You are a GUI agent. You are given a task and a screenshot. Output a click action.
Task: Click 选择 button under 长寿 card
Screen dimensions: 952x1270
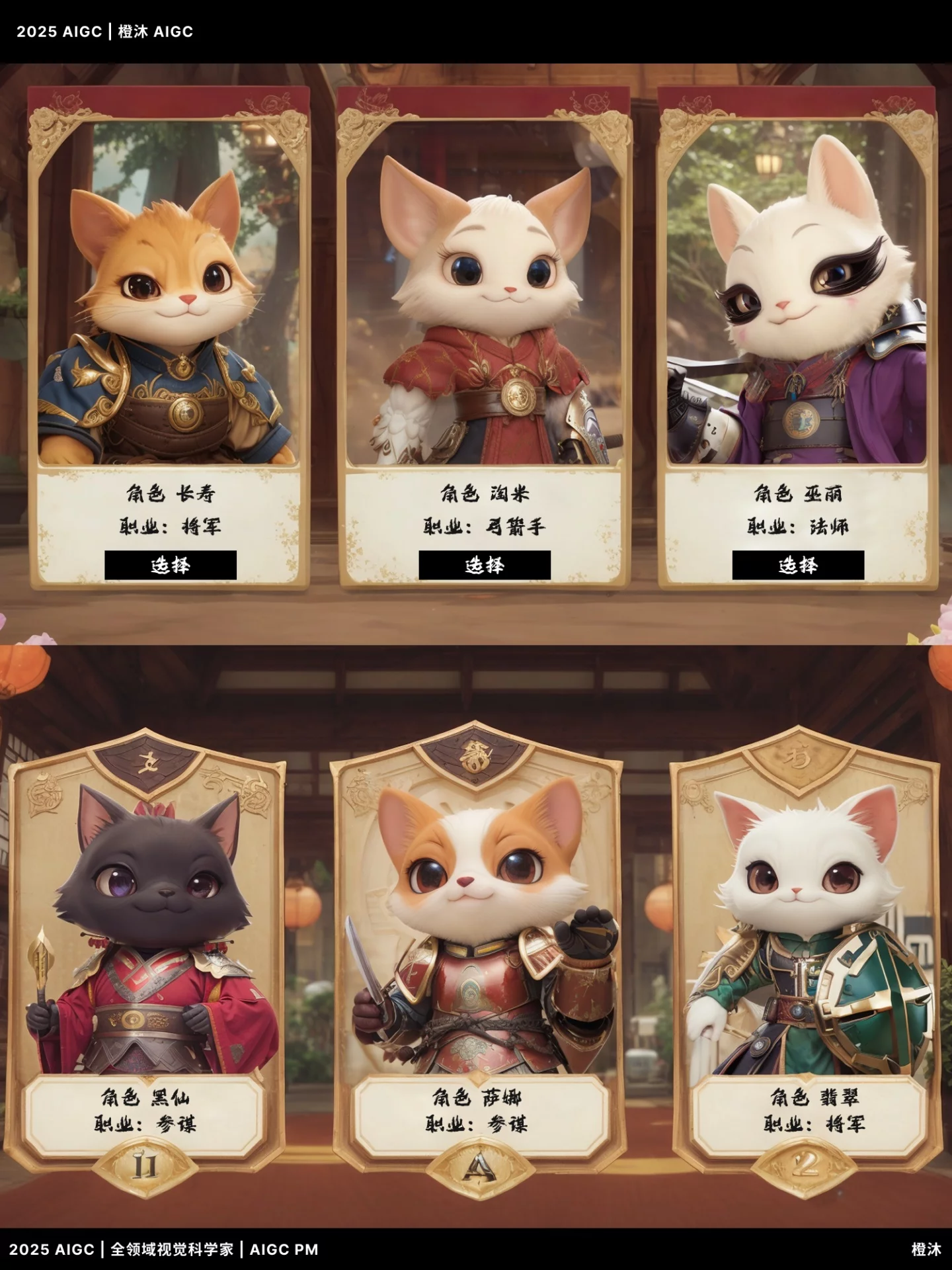[171, 565]
